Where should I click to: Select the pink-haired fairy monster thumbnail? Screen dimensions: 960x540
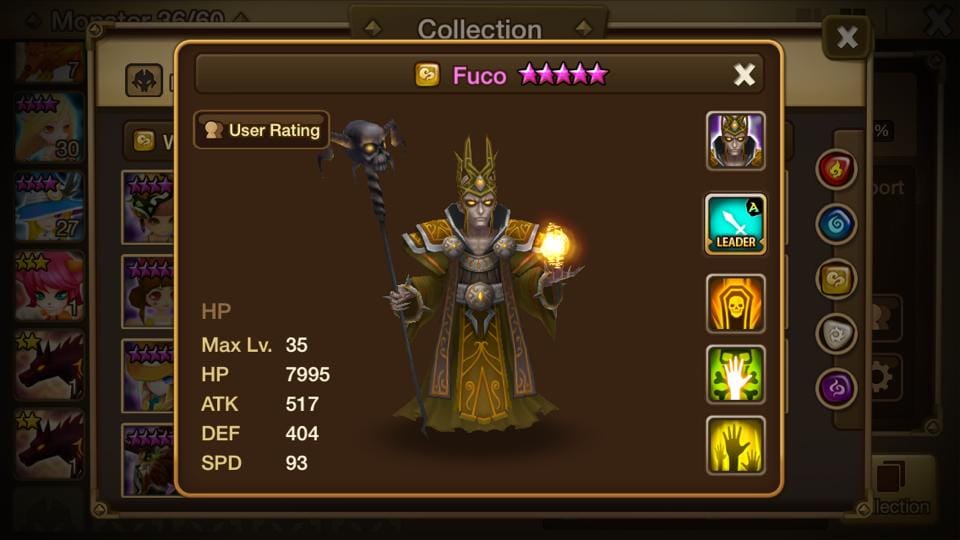(48, 285)
